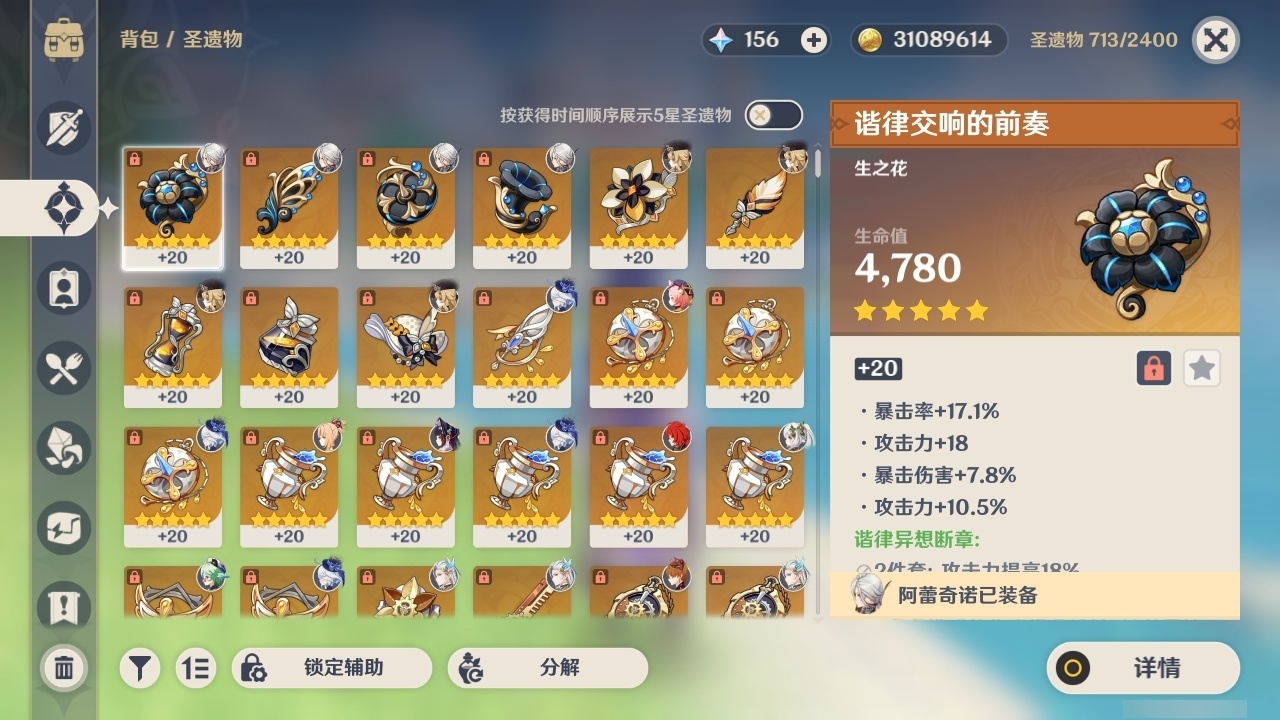Open the materials crystal icon in the sidebar
This screenshot has height=720, width=1280.
click(64, 448)
